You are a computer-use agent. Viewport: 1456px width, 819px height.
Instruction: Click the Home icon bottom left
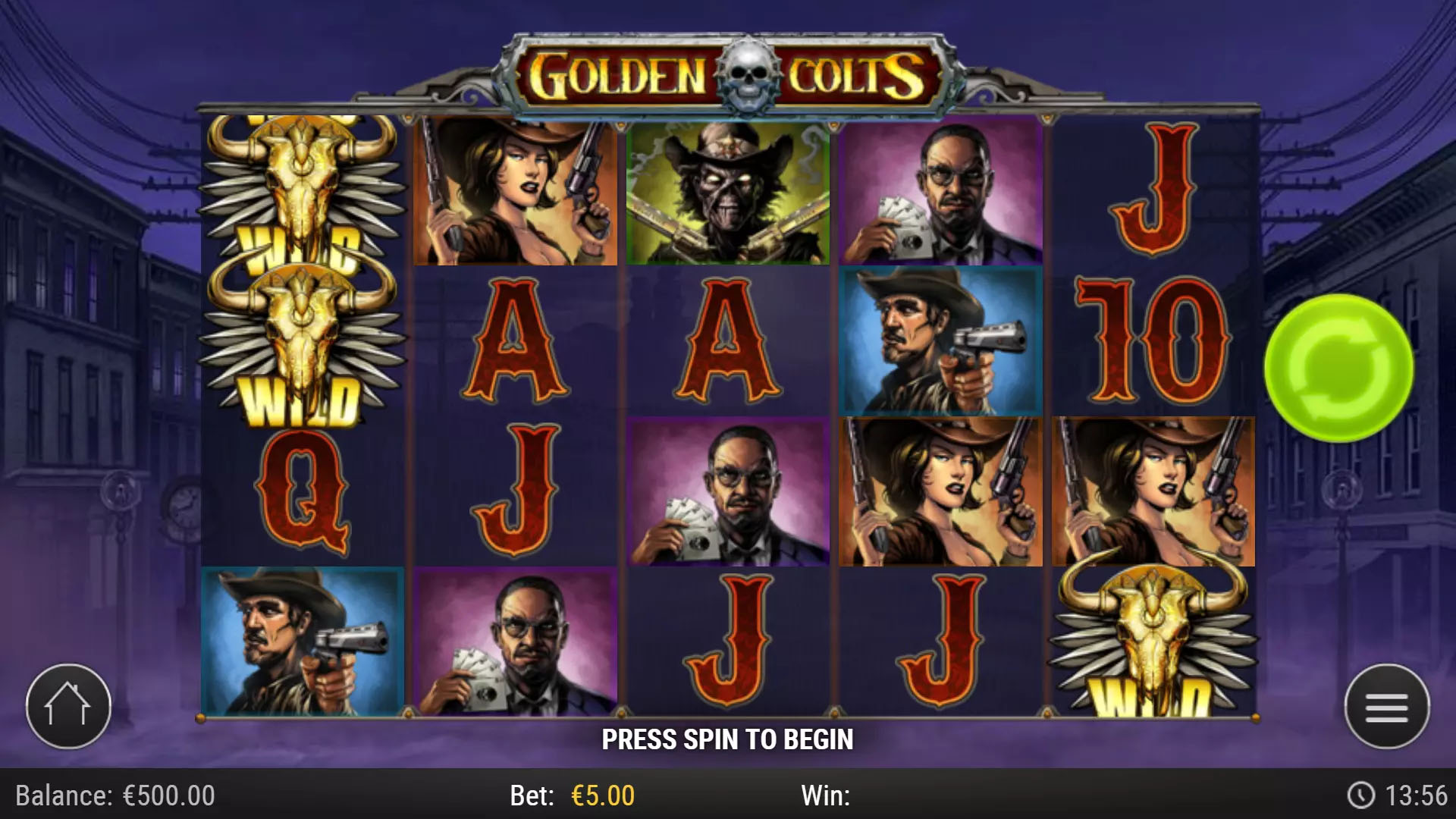[67, 705]
